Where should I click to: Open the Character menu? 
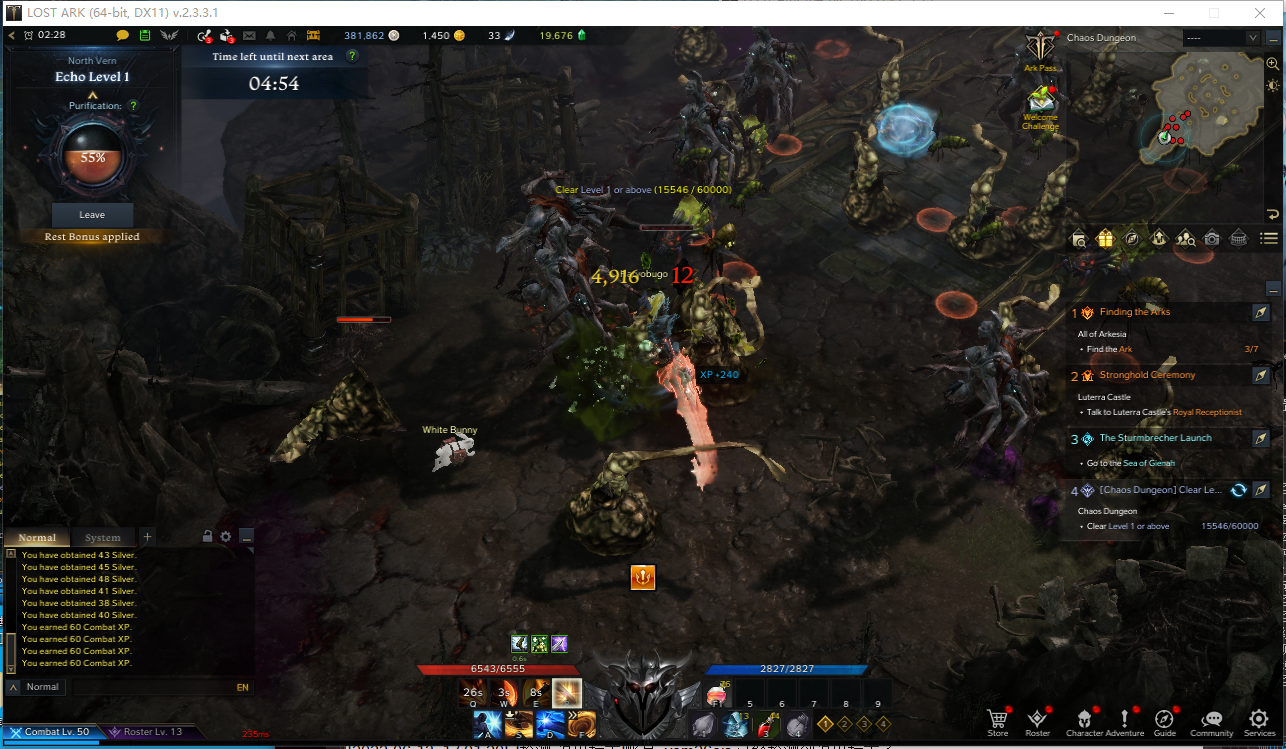(1084, 720)
